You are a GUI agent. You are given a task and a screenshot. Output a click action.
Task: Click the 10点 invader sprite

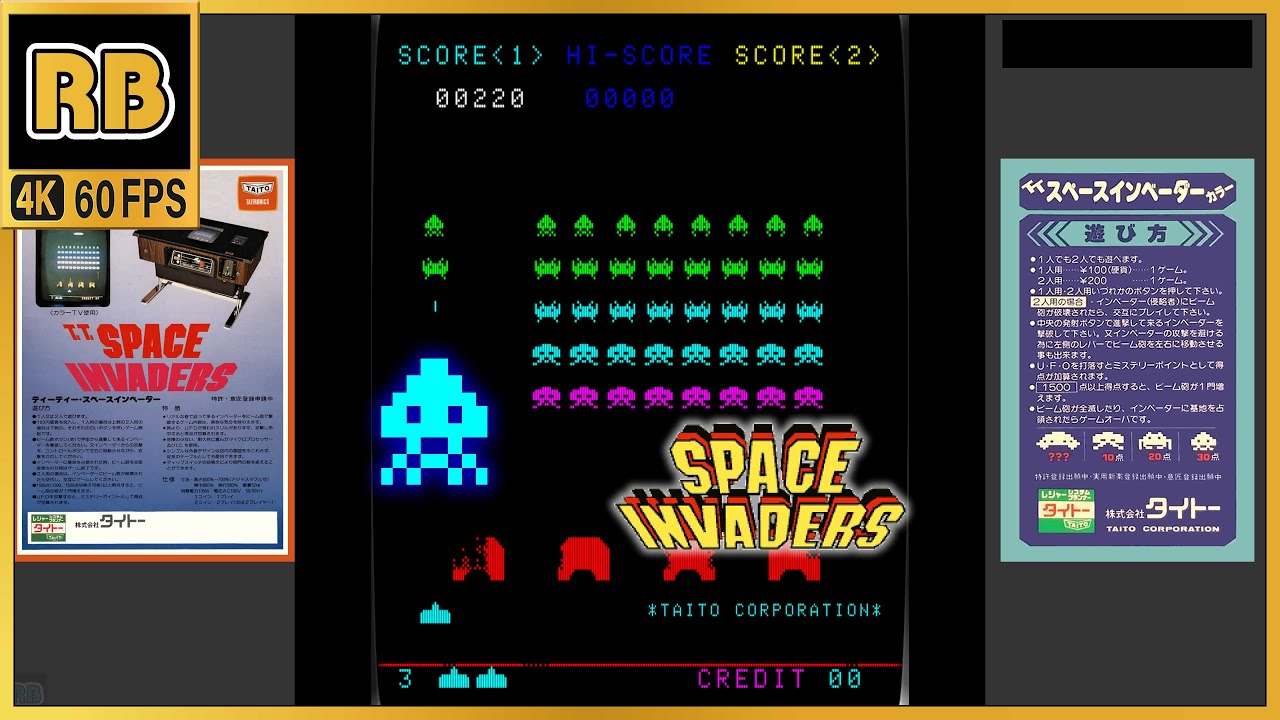[1109, 441]
